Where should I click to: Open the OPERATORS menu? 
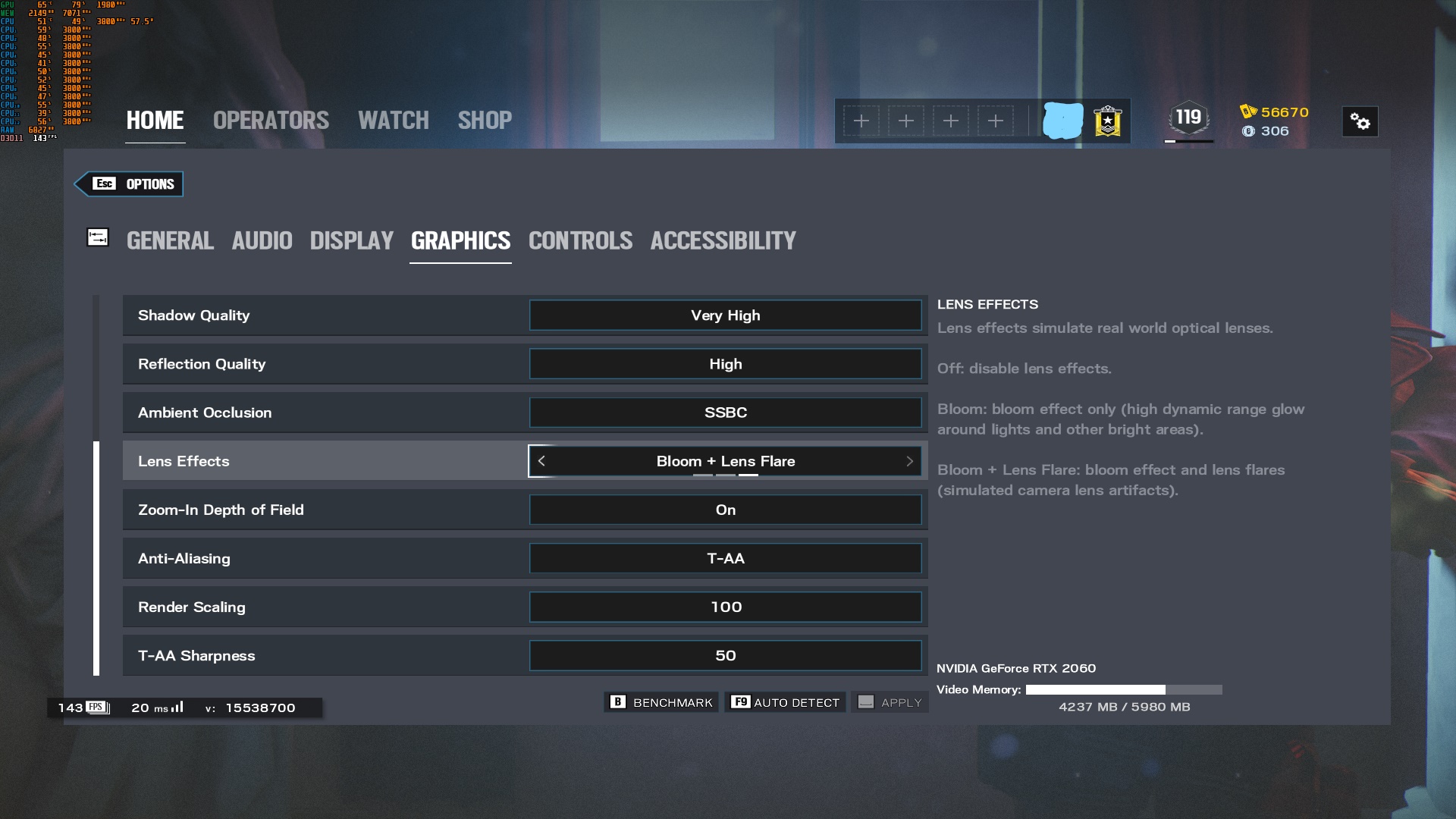click(271, 120)
